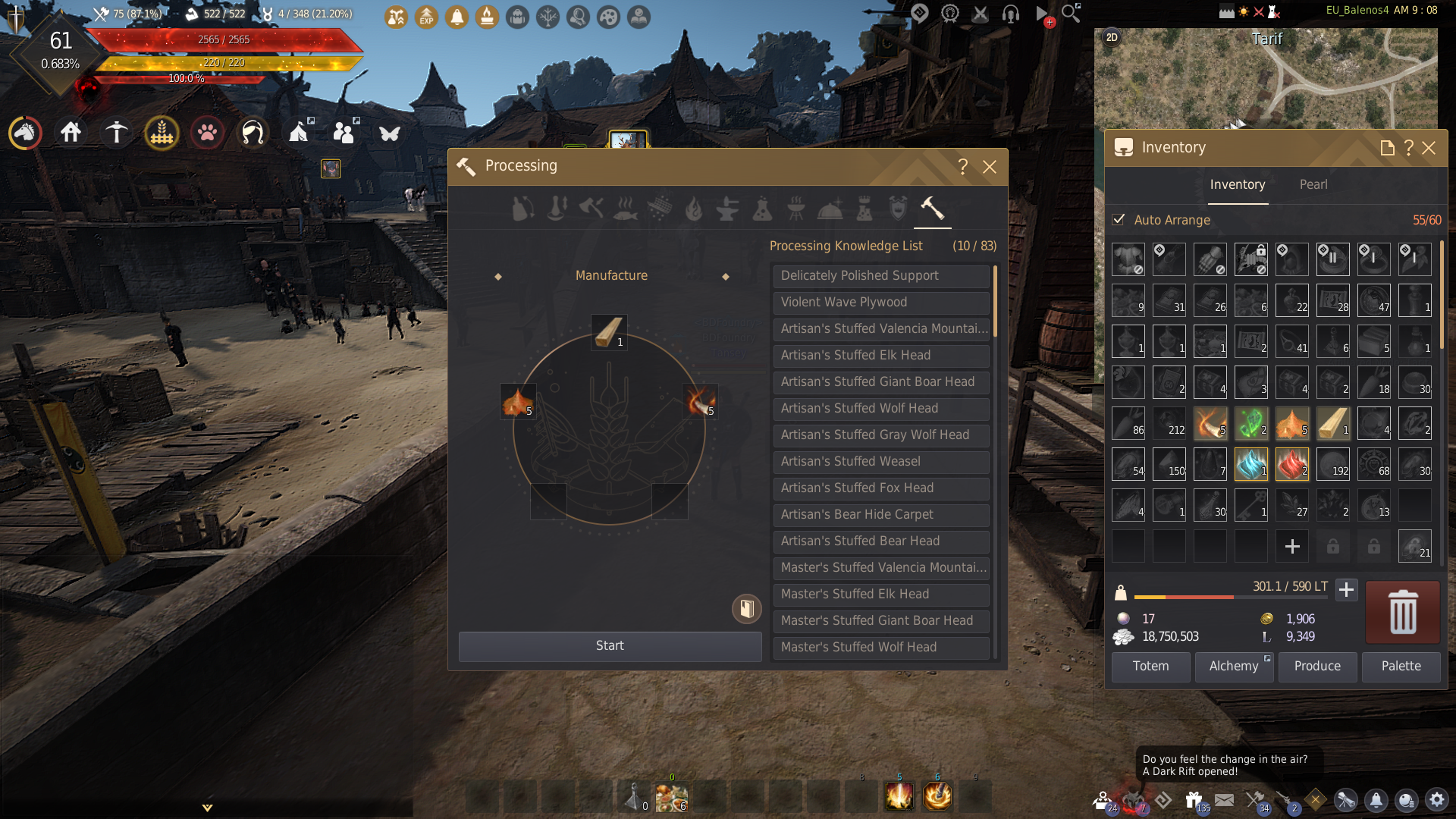
Task: Toggle the minimap 2D view button
Action: click(x=1112, y=37)
